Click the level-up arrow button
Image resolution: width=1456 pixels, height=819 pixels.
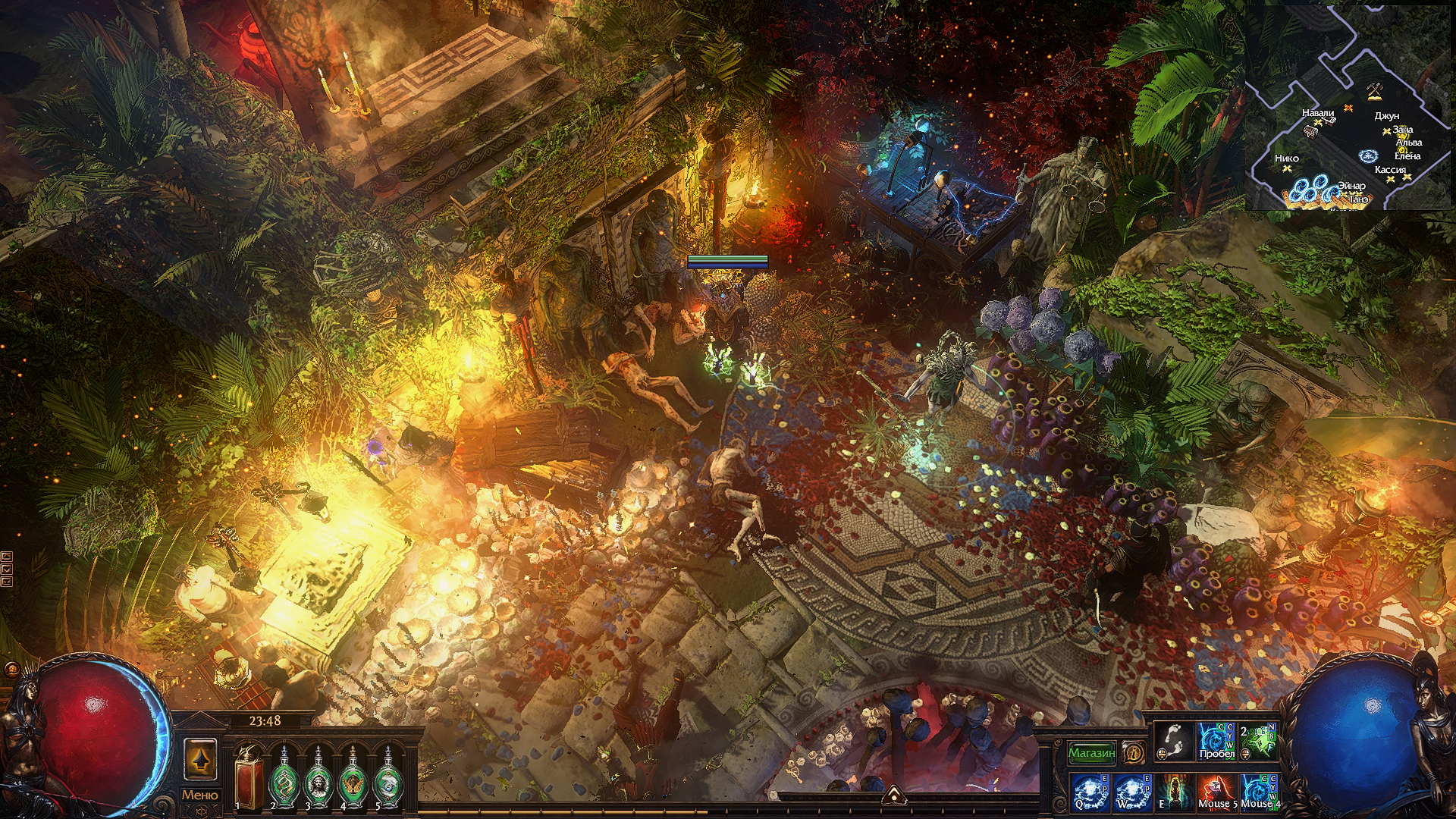click(x=200, y=760)
